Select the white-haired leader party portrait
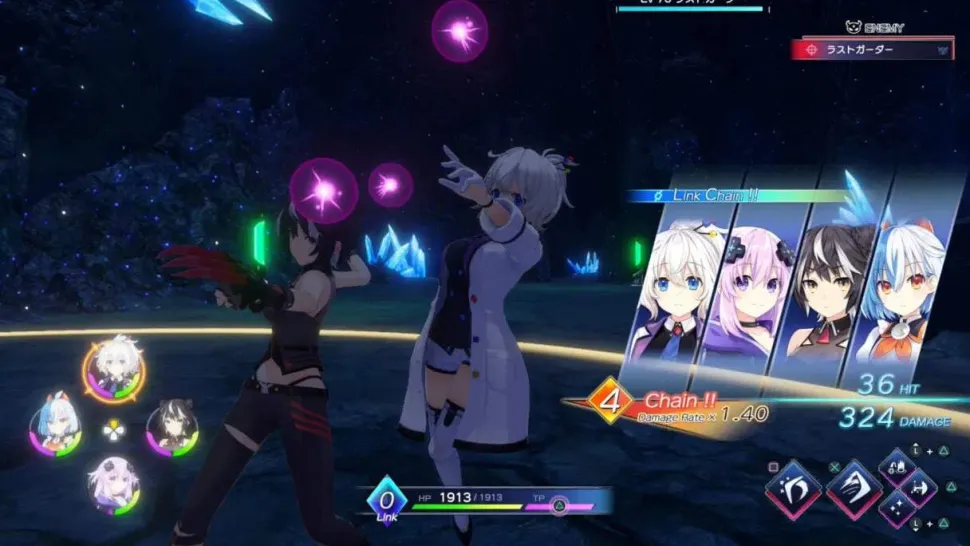Image resolution: width=970 pixels, height=546 pixels. pos(113,369)
